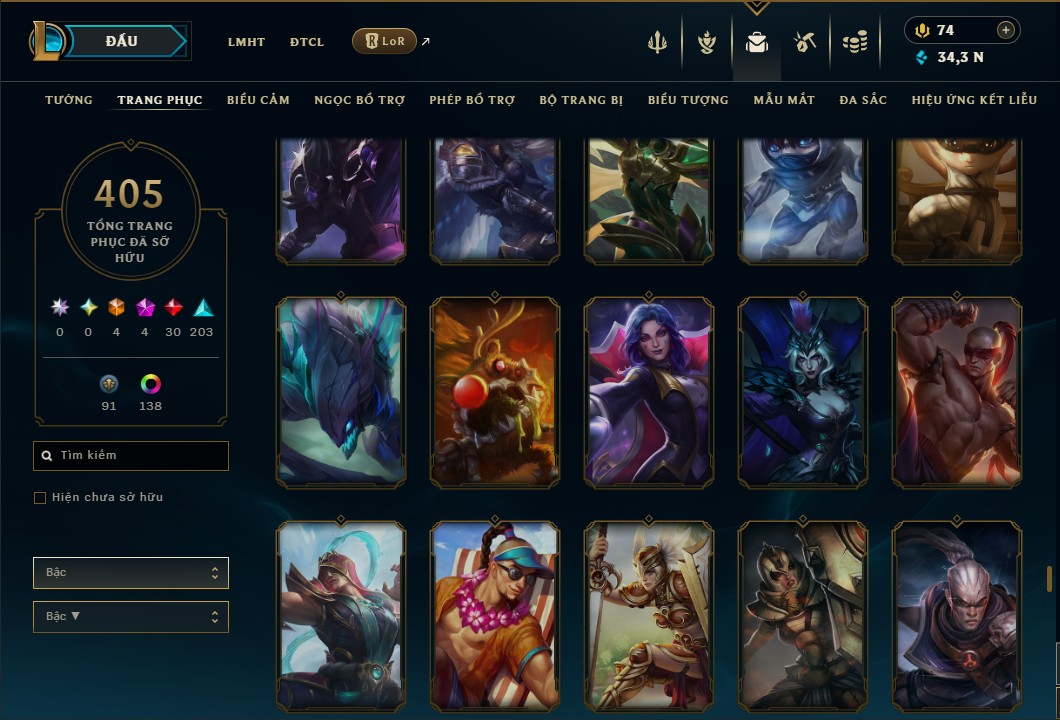The height and width of the screenshot is (720, 1060).
Task: Open the BỘ TRANG BỊ item sets tab
Action: (581, 100)
